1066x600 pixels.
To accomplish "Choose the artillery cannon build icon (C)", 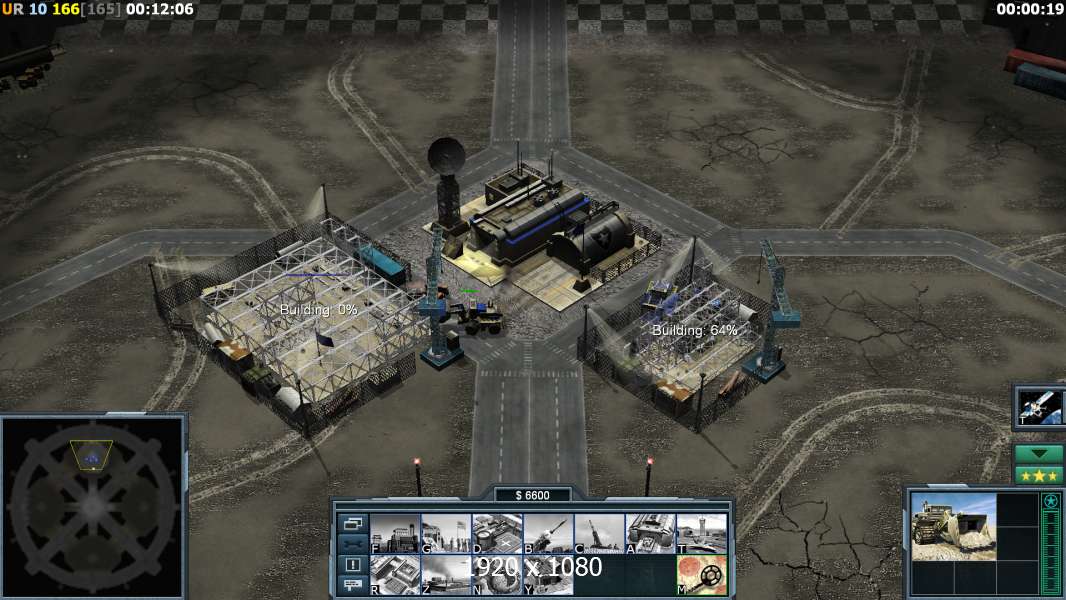I will 599,533.
